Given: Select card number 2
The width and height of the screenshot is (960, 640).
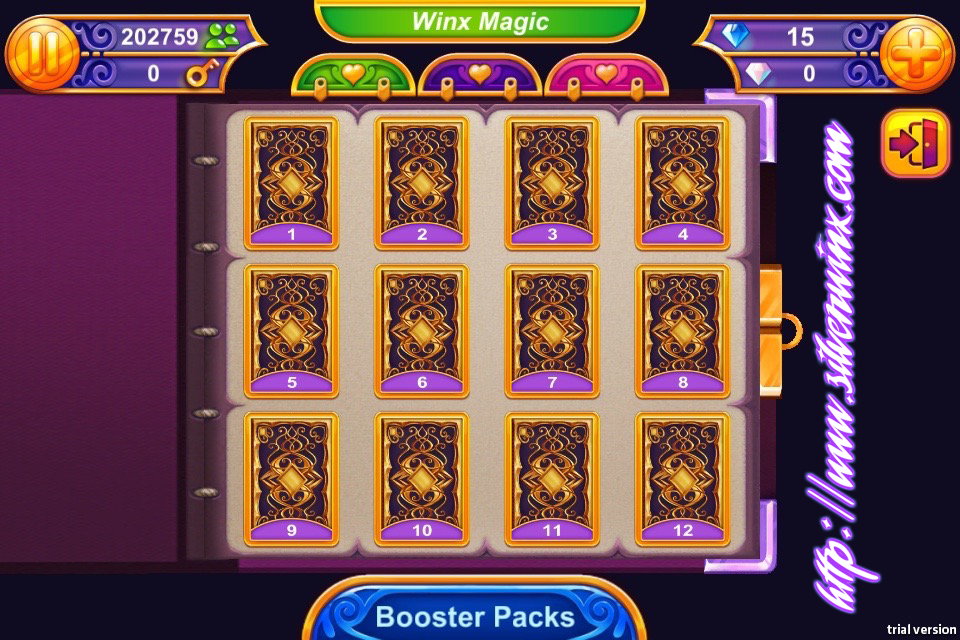Looking at the screenshot, I should [422, 182].
